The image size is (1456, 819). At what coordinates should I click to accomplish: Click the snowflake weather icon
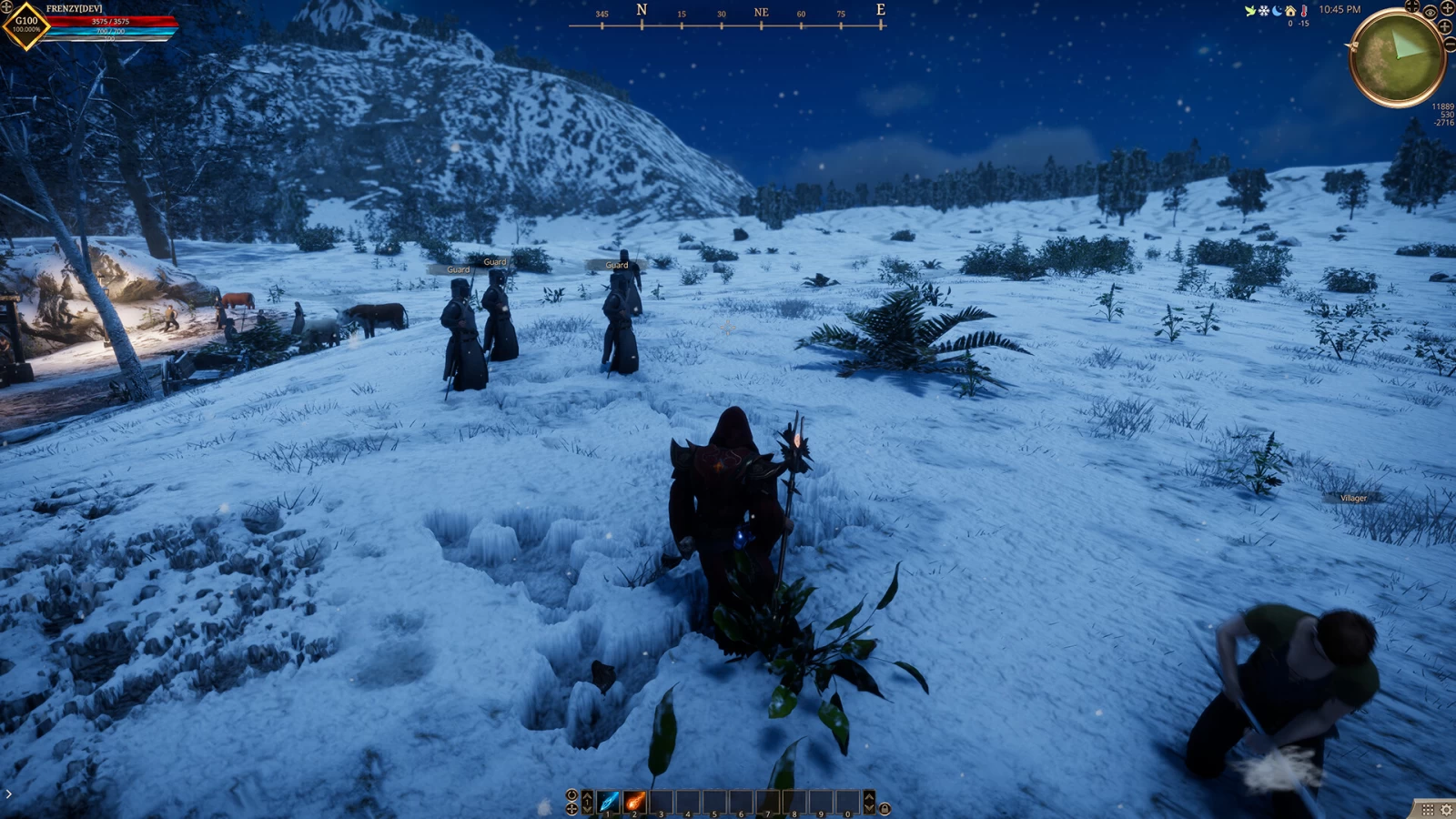coord(1263,11)
